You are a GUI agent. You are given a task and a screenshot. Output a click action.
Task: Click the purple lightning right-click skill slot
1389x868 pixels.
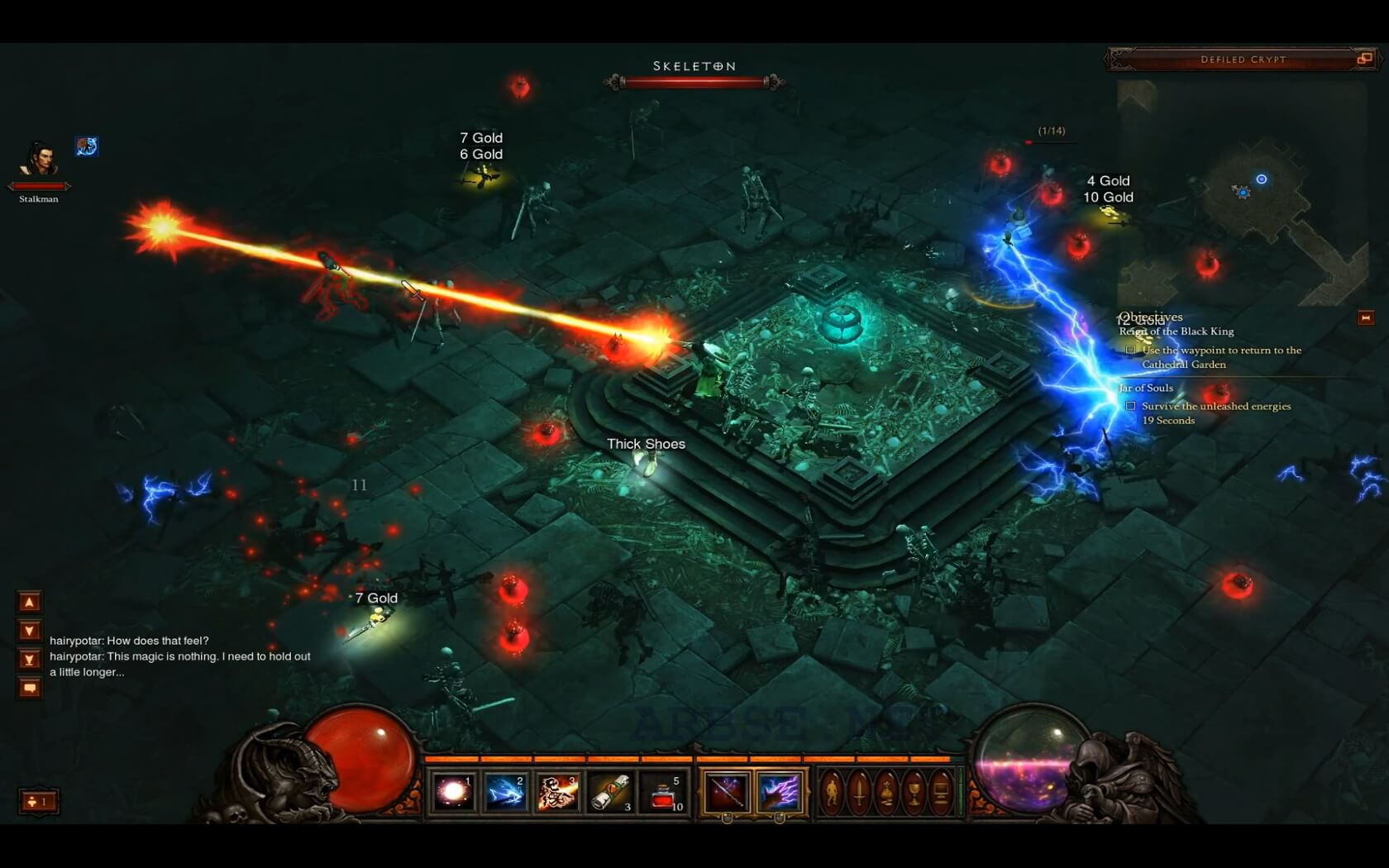781,791
